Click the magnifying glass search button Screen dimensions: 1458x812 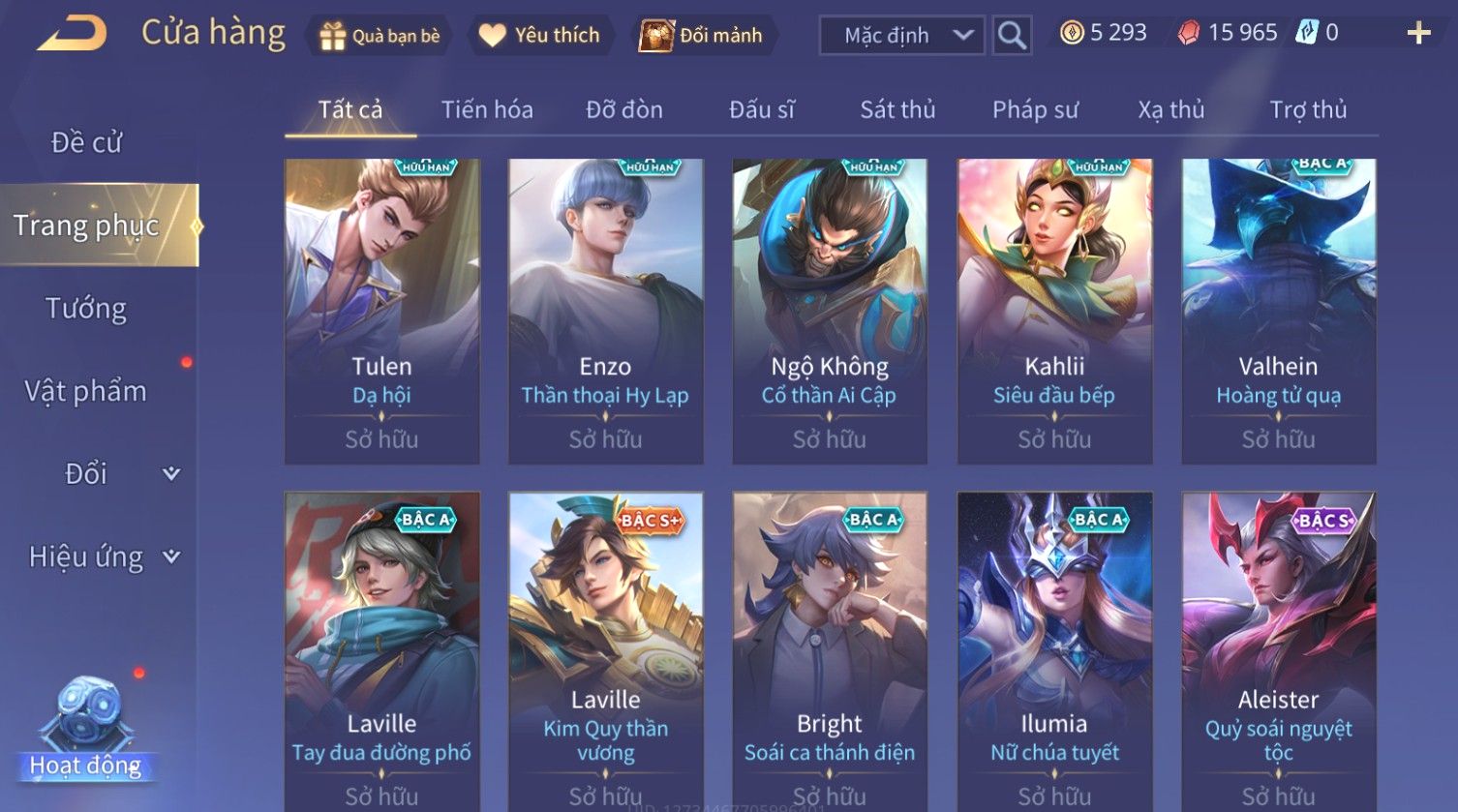(1012, 36)
